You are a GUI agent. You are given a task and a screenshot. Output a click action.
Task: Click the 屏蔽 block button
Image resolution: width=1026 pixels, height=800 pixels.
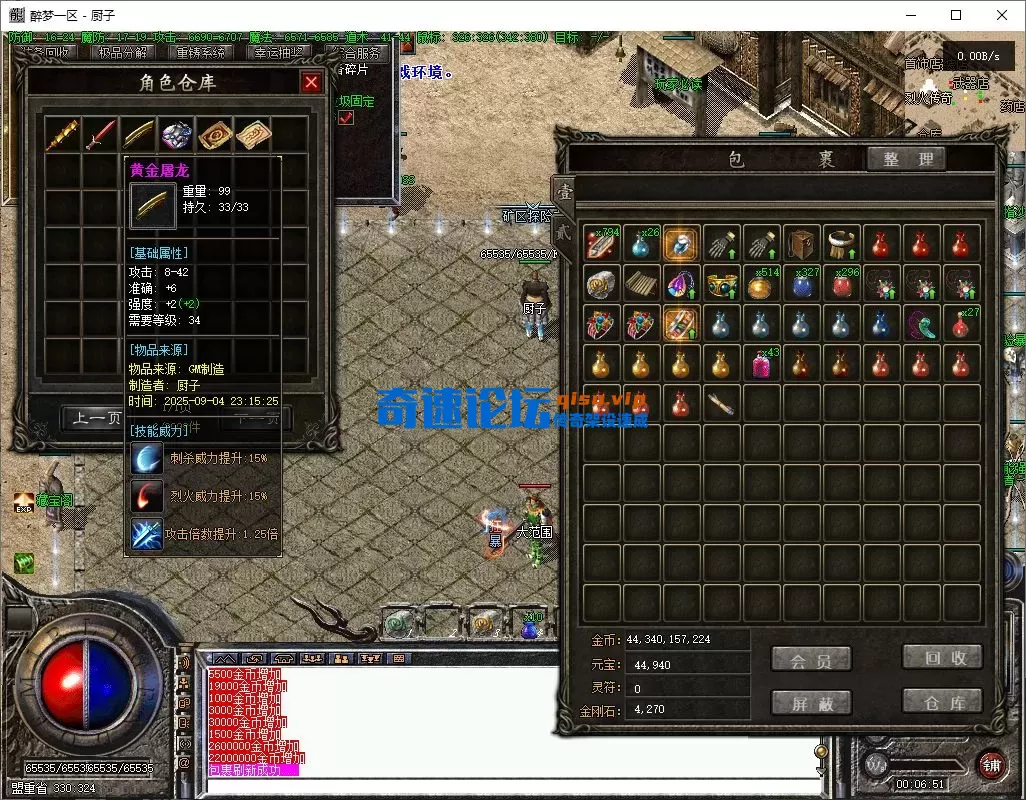(811, 703)
